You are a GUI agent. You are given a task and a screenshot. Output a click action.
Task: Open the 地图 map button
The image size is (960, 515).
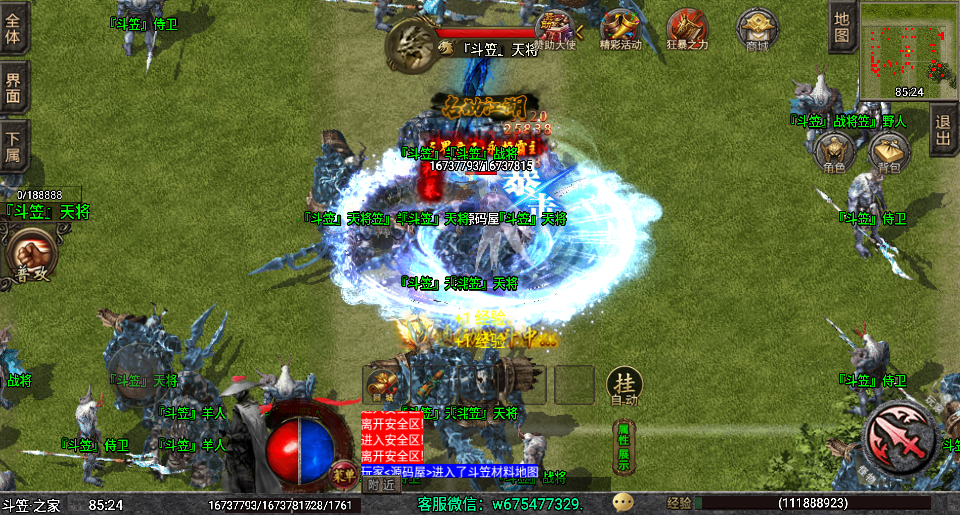click(841, 27)
